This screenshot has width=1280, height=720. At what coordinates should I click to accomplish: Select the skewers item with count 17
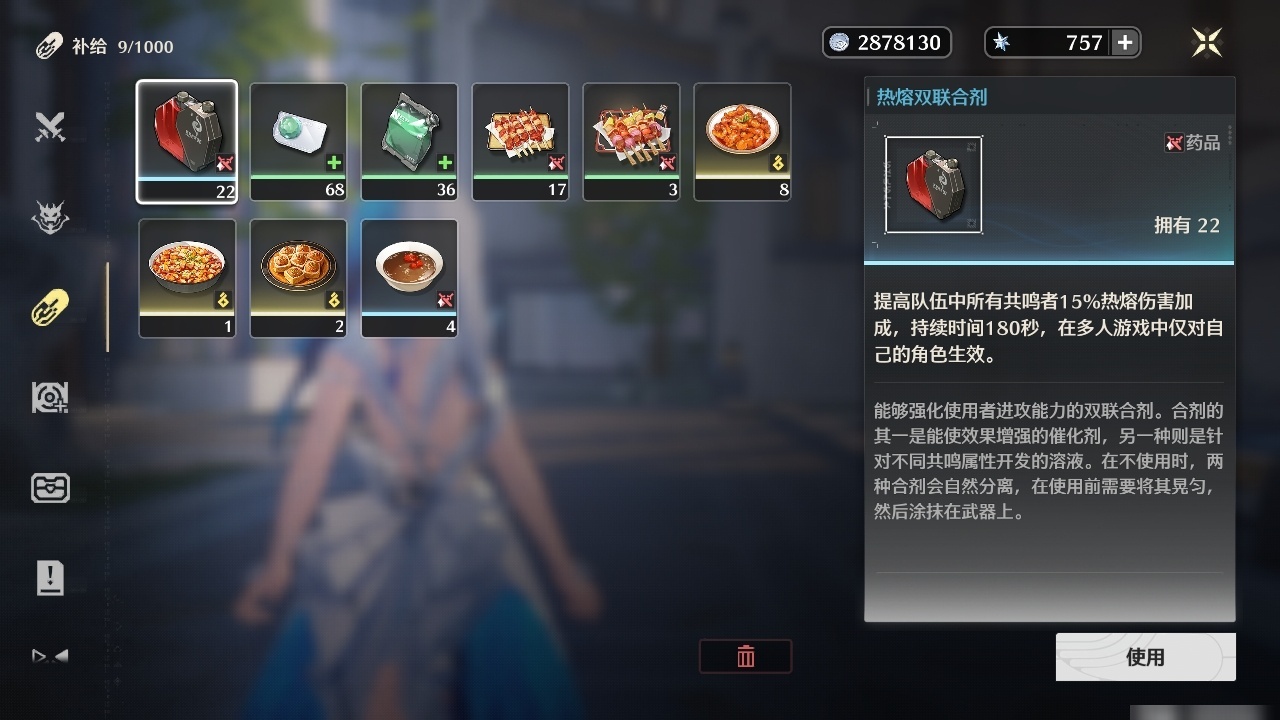click(520, 140)
